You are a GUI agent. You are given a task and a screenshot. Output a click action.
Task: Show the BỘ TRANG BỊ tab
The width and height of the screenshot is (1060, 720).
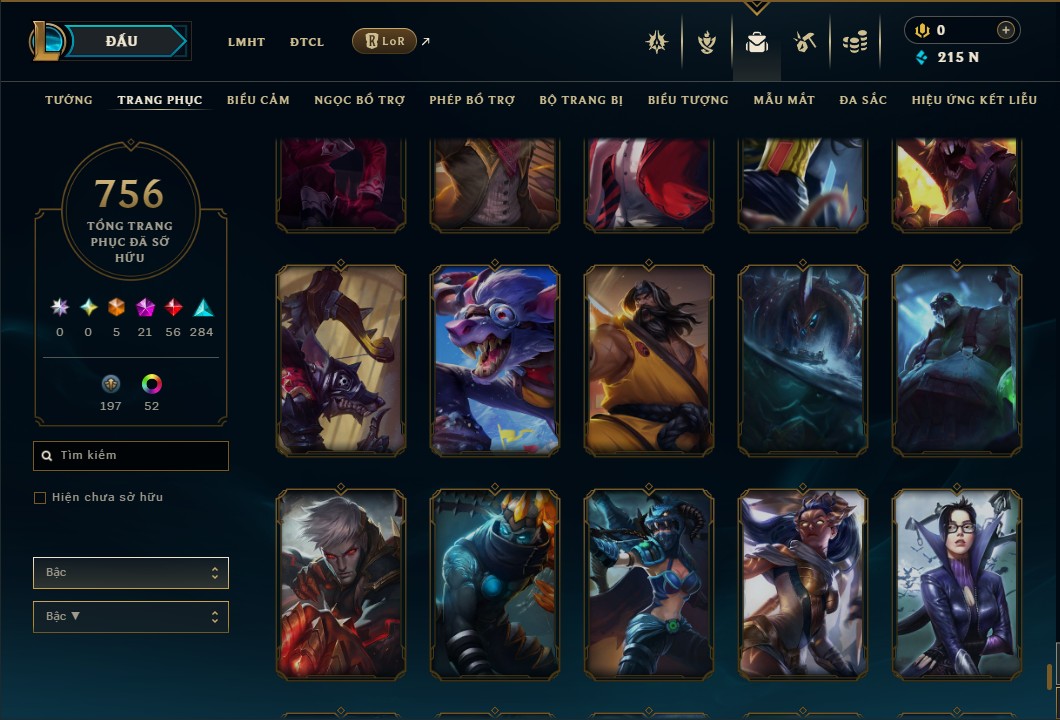coord(581,100)
